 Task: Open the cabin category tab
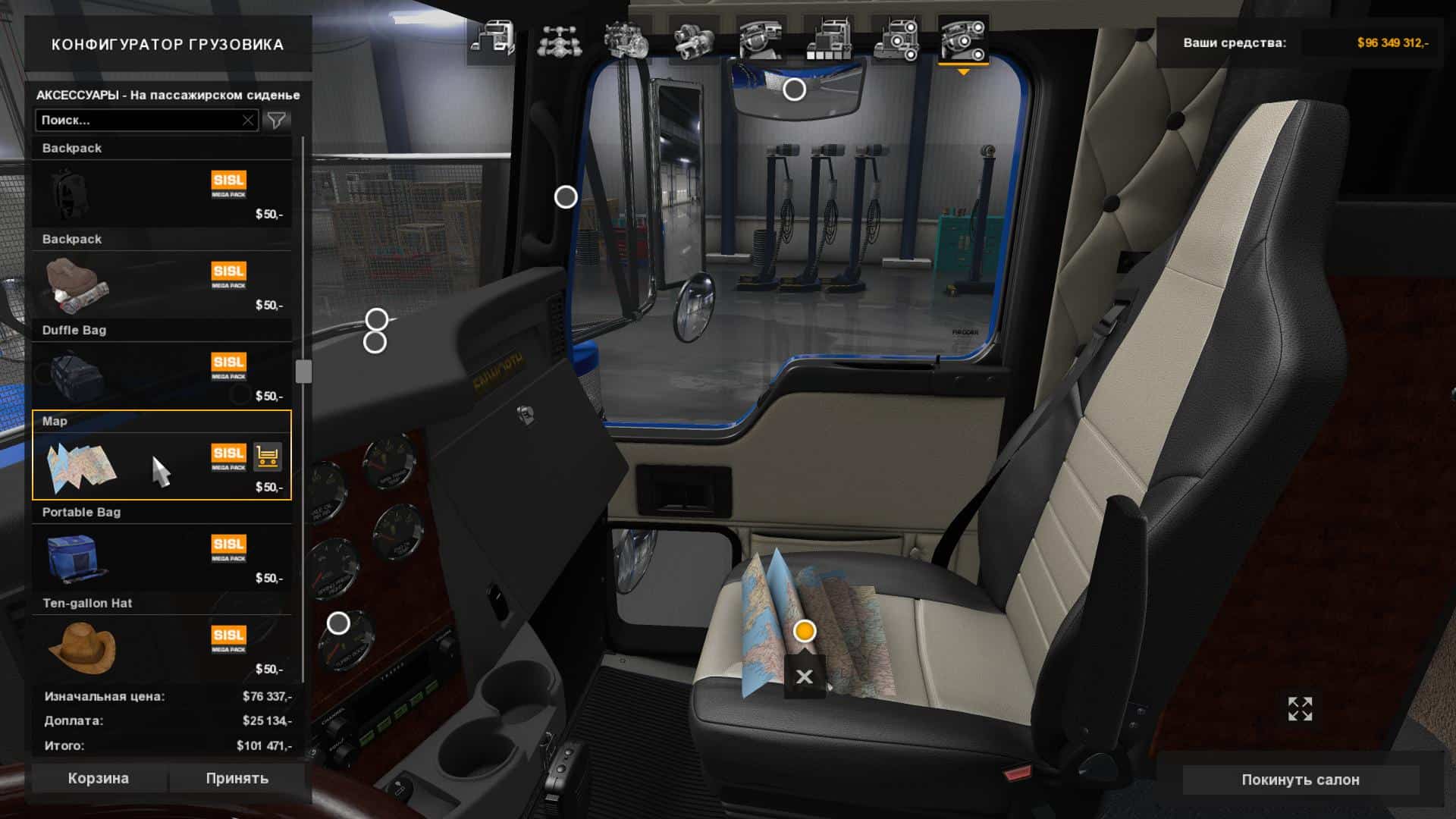click(491, 40)
